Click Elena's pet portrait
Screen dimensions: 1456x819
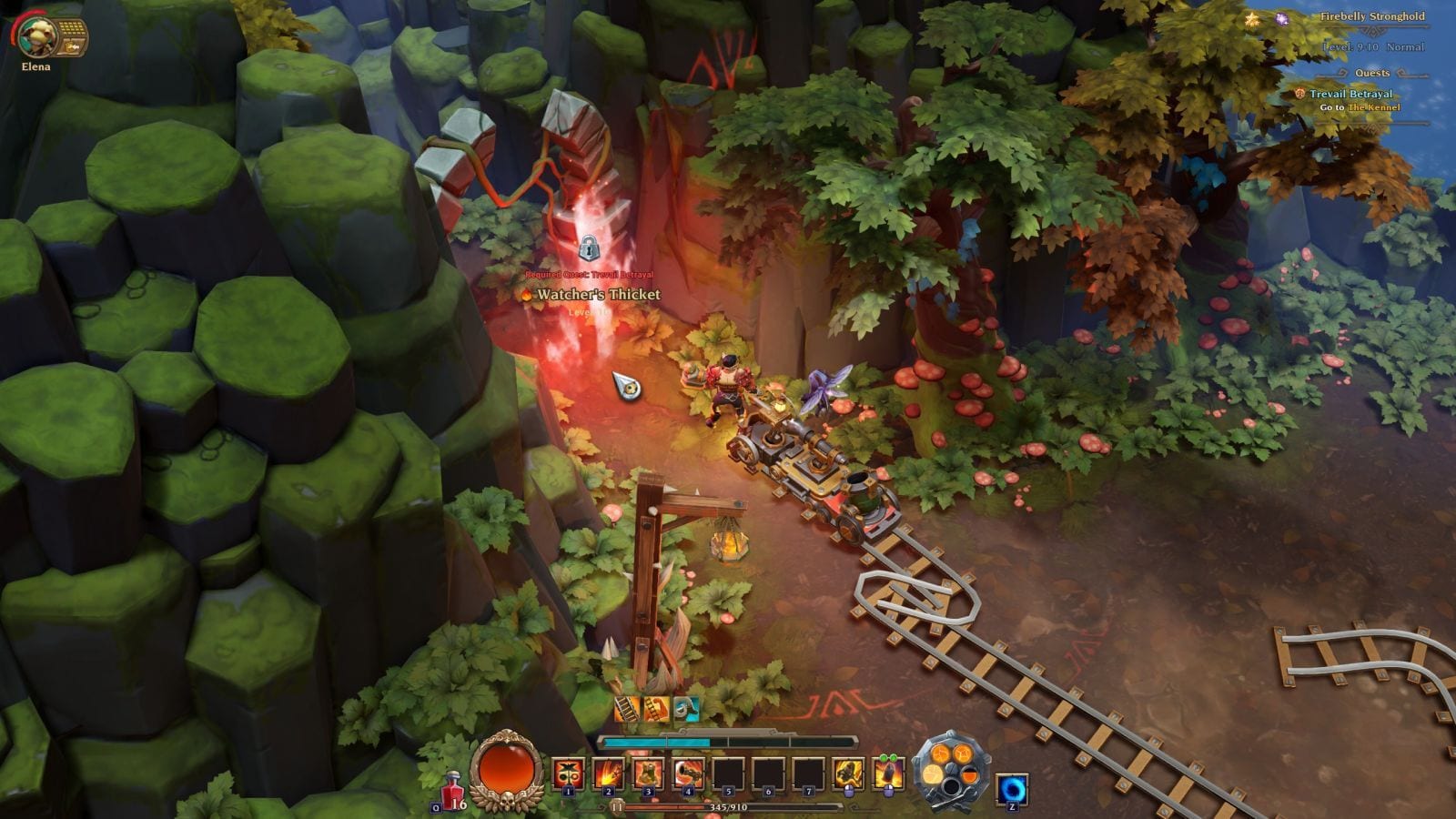[x=38, y=35]
